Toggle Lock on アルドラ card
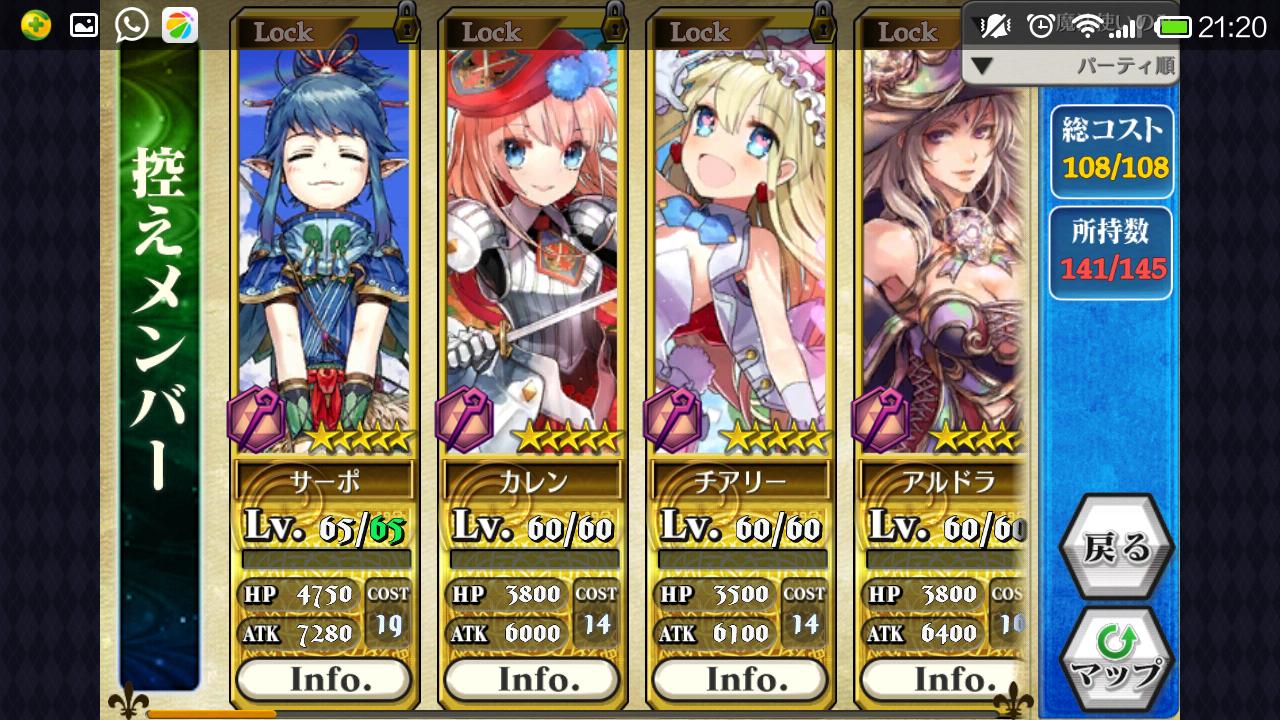1280x720 pixels. 908,32
